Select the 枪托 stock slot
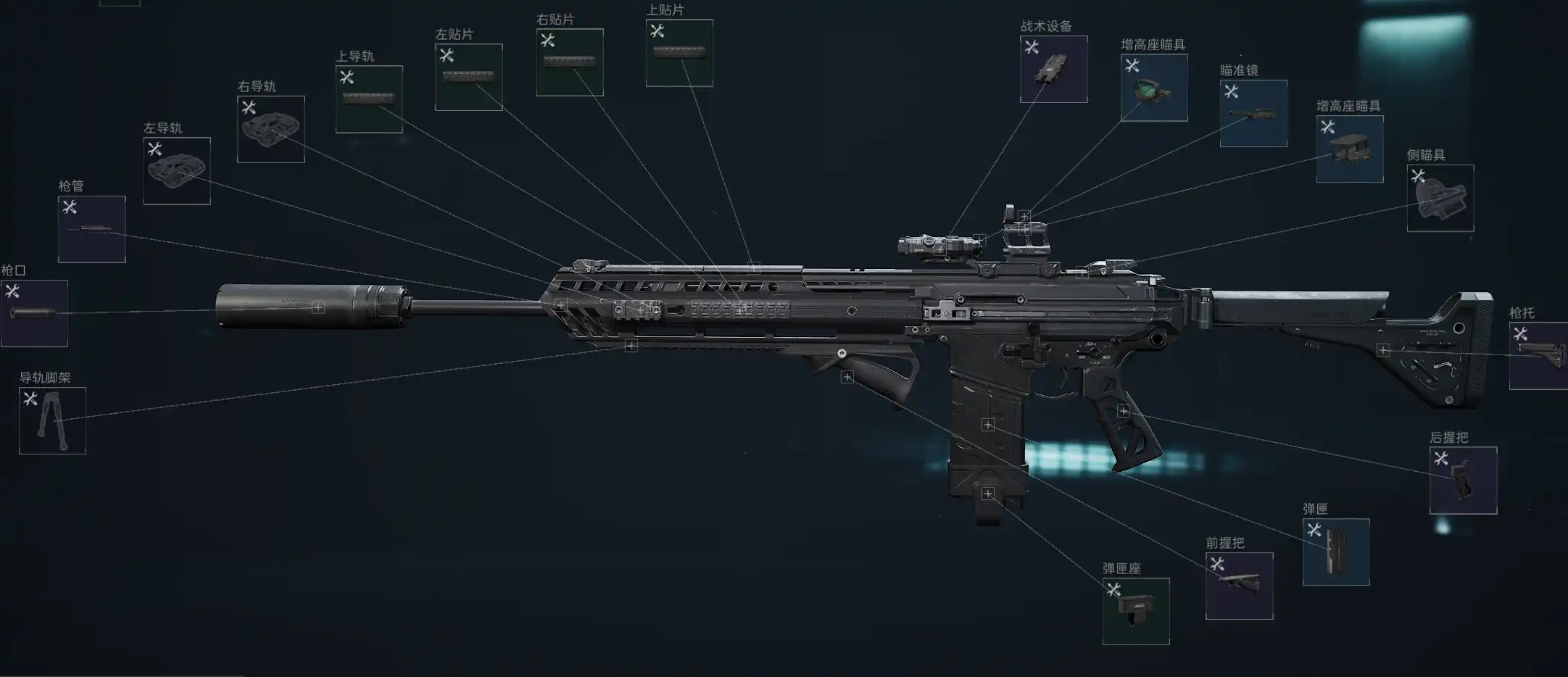This screenshot has width=1568, height=677. [1538, 356]
